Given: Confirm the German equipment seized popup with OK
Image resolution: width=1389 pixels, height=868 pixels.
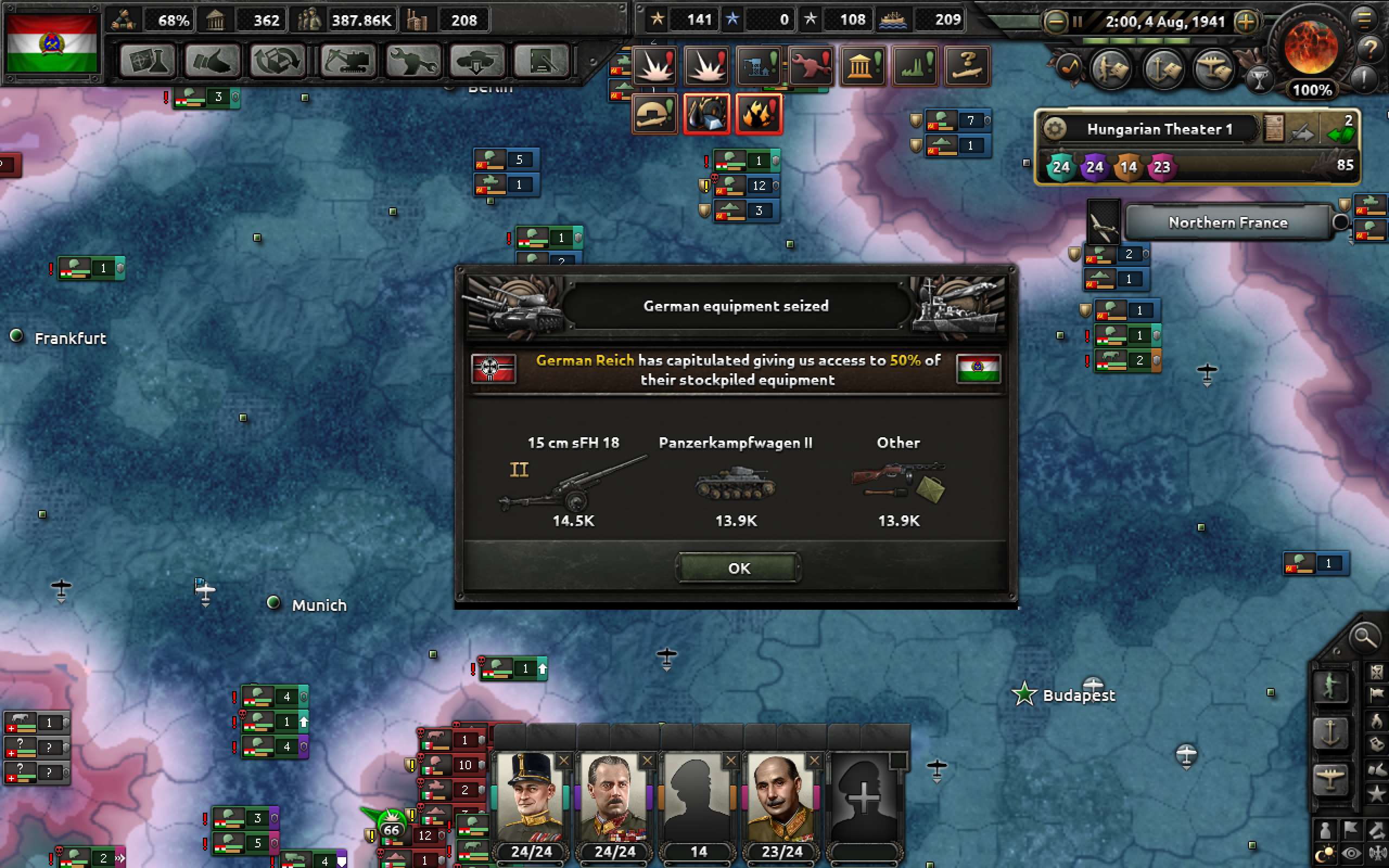Looking at the screenshot, I should pos(738,568).
